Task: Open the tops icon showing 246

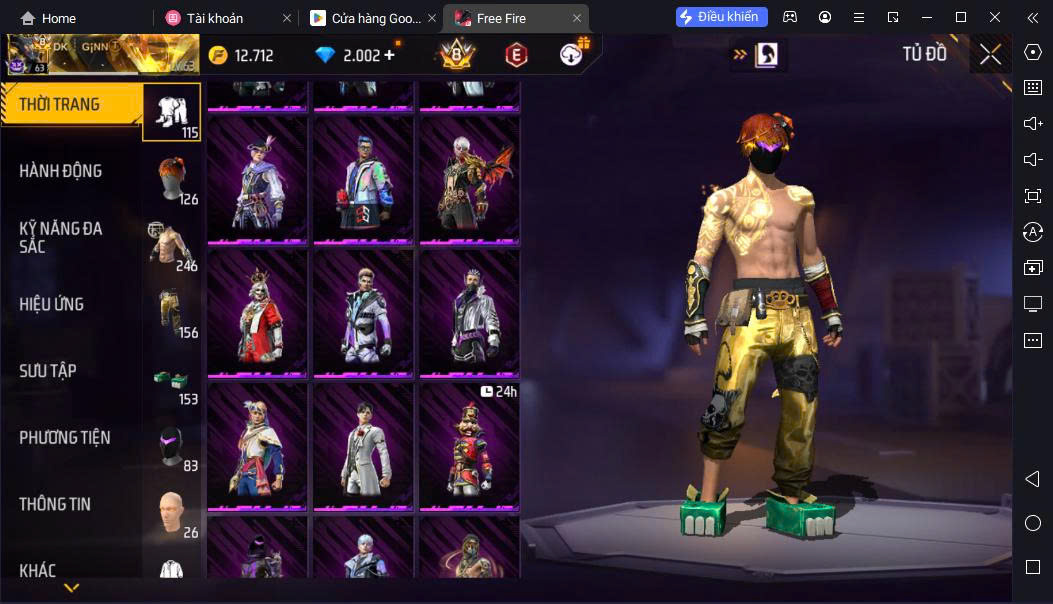Action: pos(172,245)
